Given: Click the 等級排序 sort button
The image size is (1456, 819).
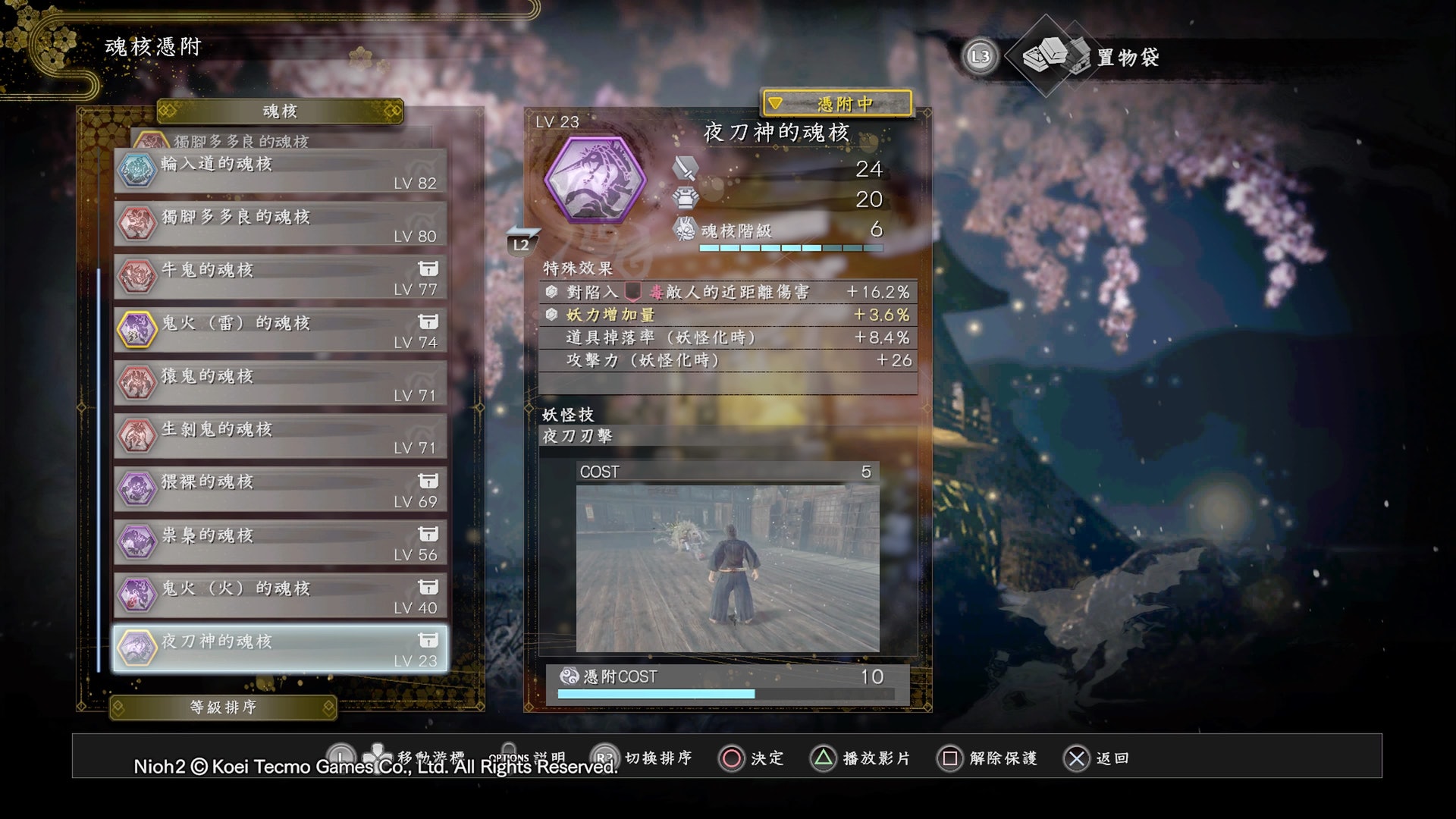Looking at the screenshot, I should (223, 708).
